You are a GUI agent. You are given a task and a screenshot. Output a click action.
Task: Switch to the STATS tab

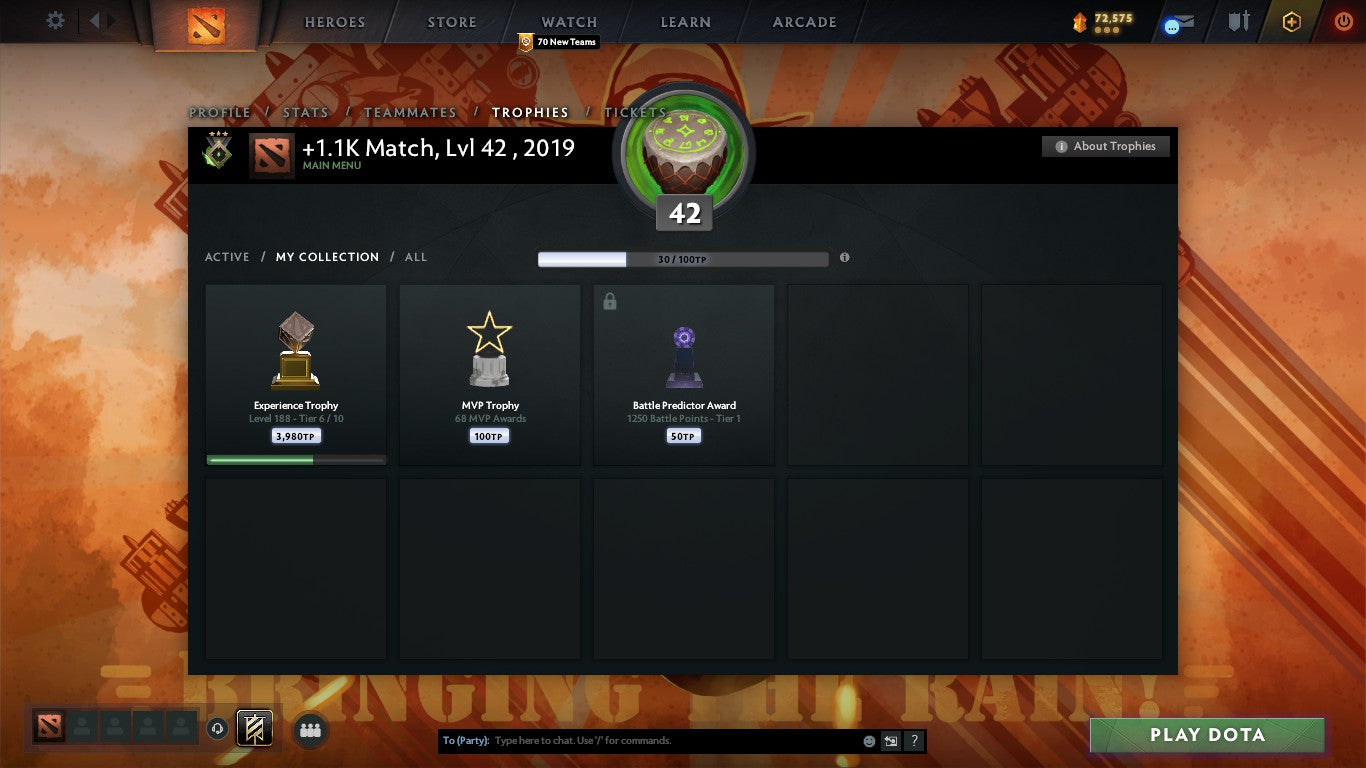pos(306,113)
